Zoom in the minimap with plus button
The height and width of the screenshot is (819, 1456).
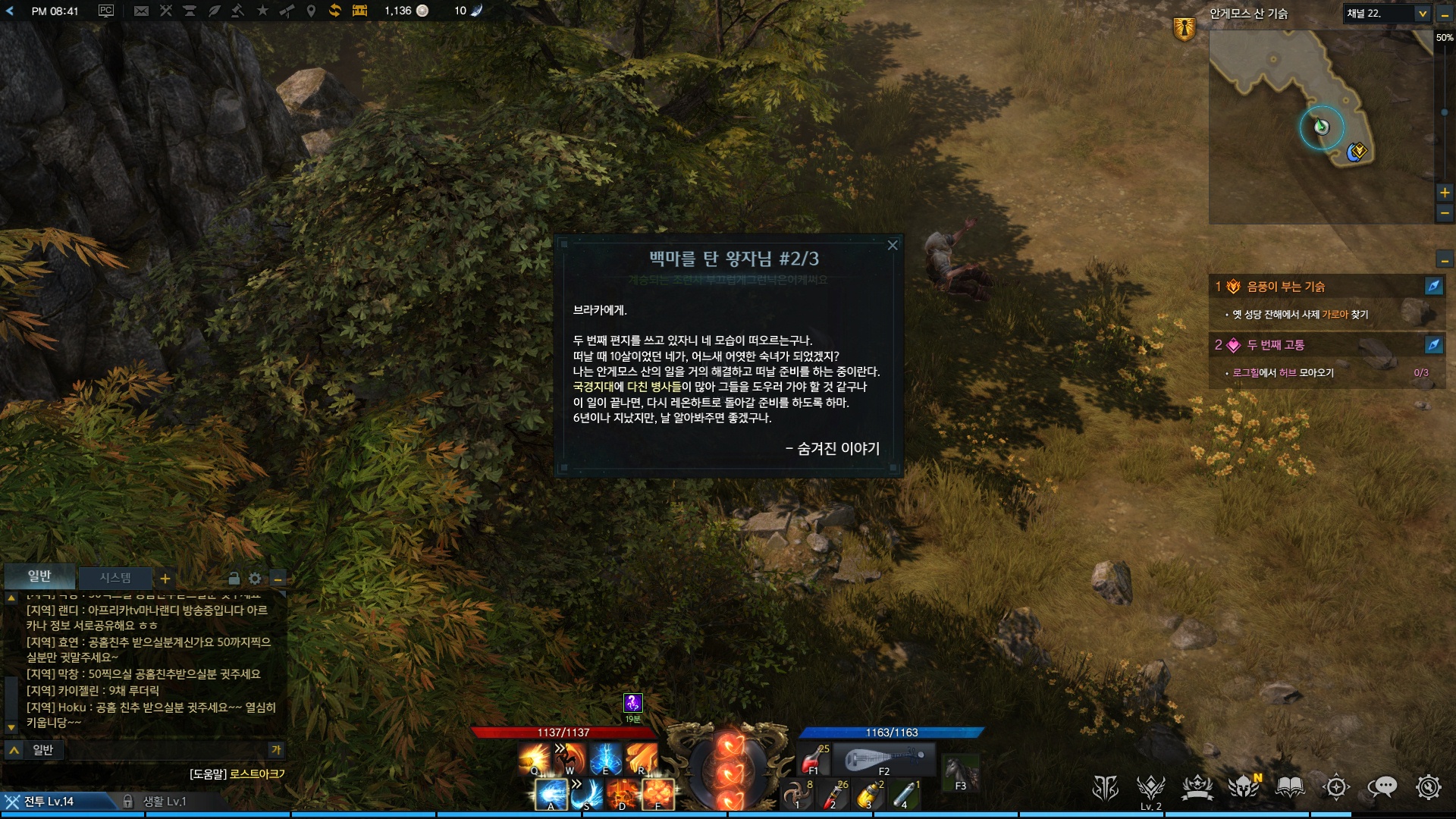tap(1445, 193)
